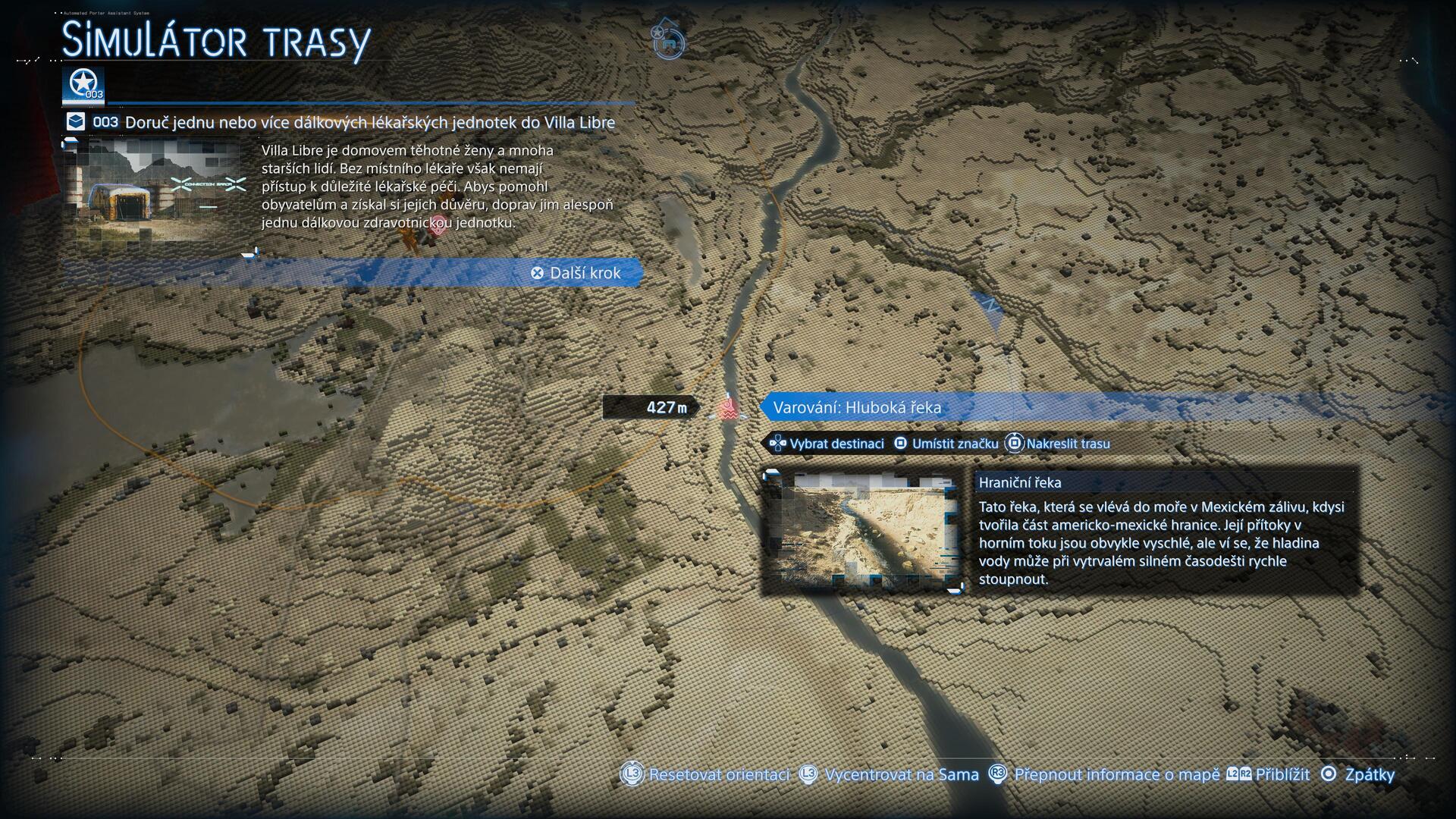Click the facility marker at top of map
Image resolution: width=1456 pixels, height=819 pixels.
(x=669, y=42)
